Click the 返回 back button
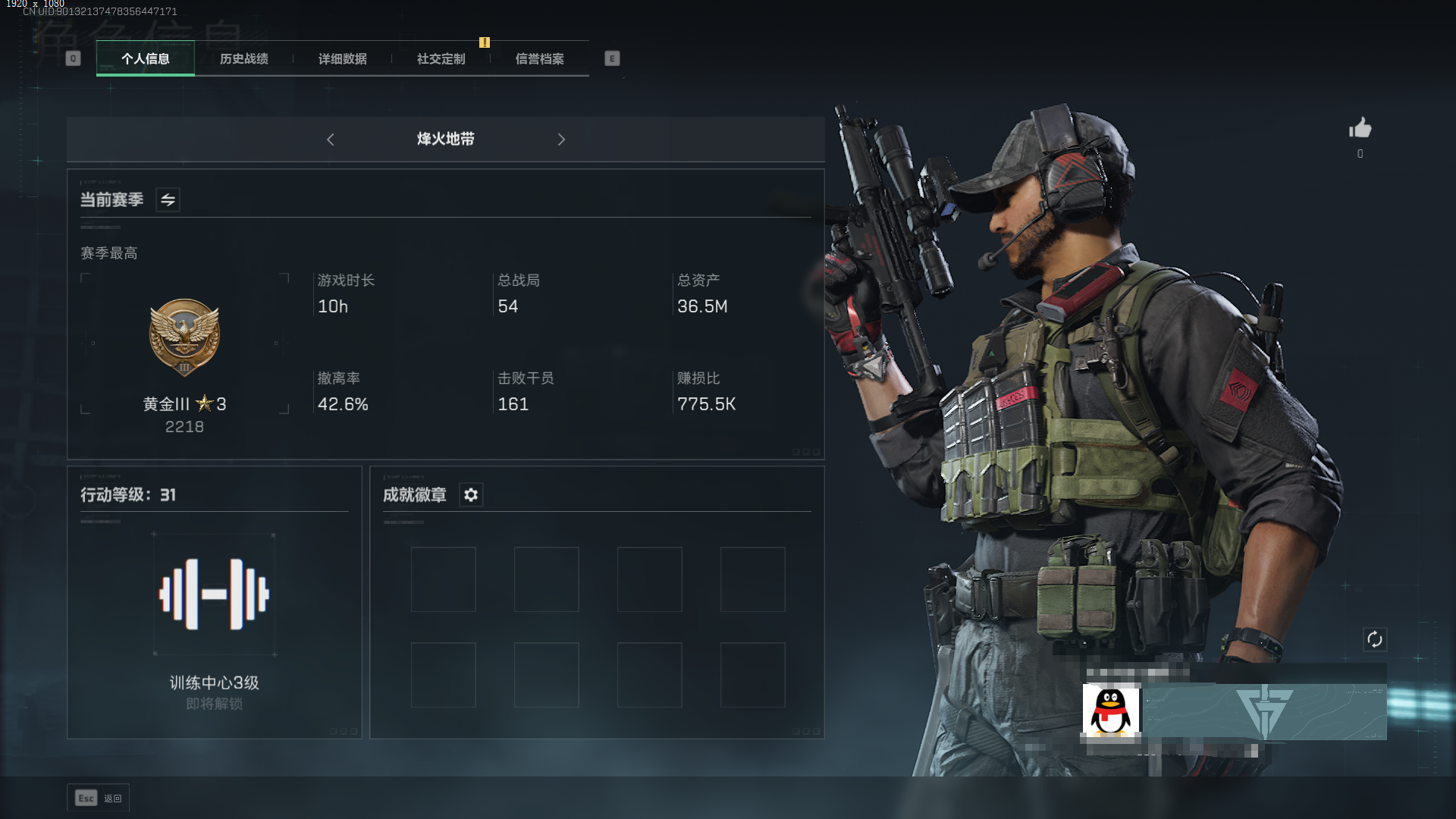Screen dimensions: 1456x819 pos(99,798)
